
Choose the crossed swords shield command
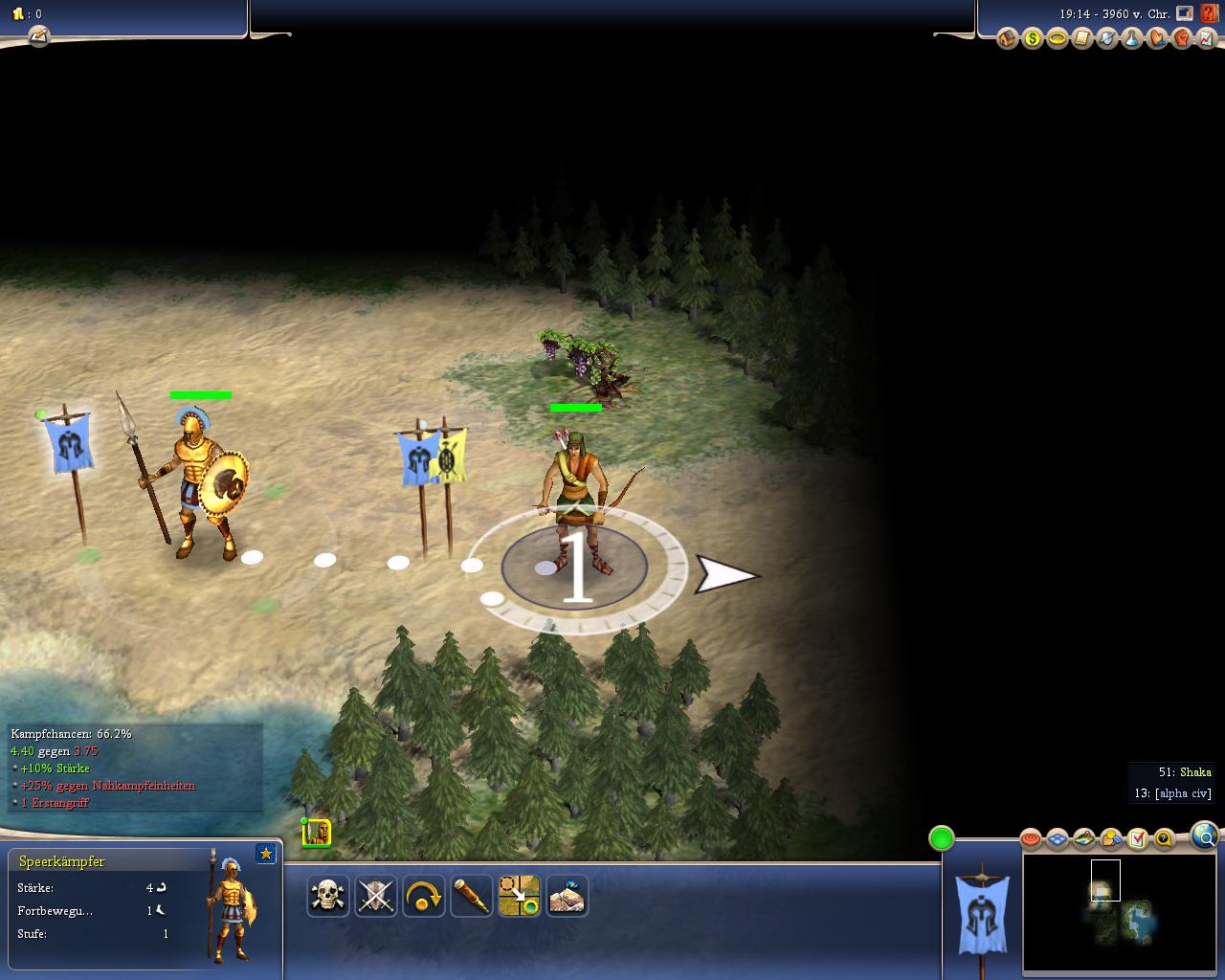click(375, 896)
